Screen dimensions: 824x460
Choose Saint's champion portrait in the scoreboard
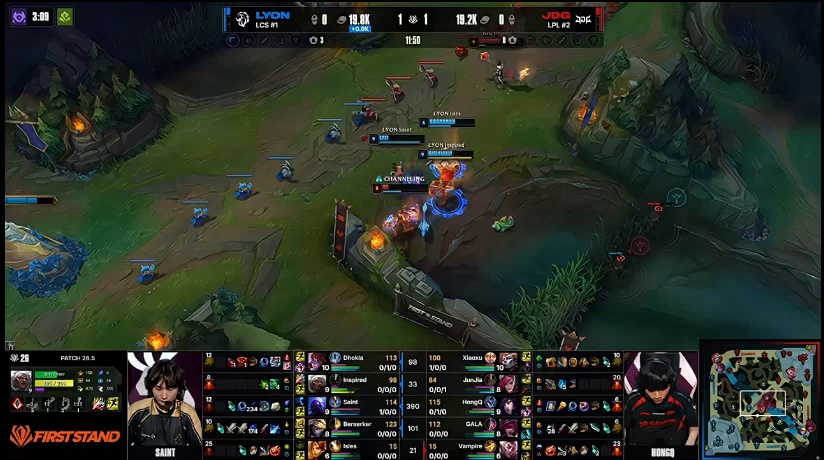click(x=317, y=405)
